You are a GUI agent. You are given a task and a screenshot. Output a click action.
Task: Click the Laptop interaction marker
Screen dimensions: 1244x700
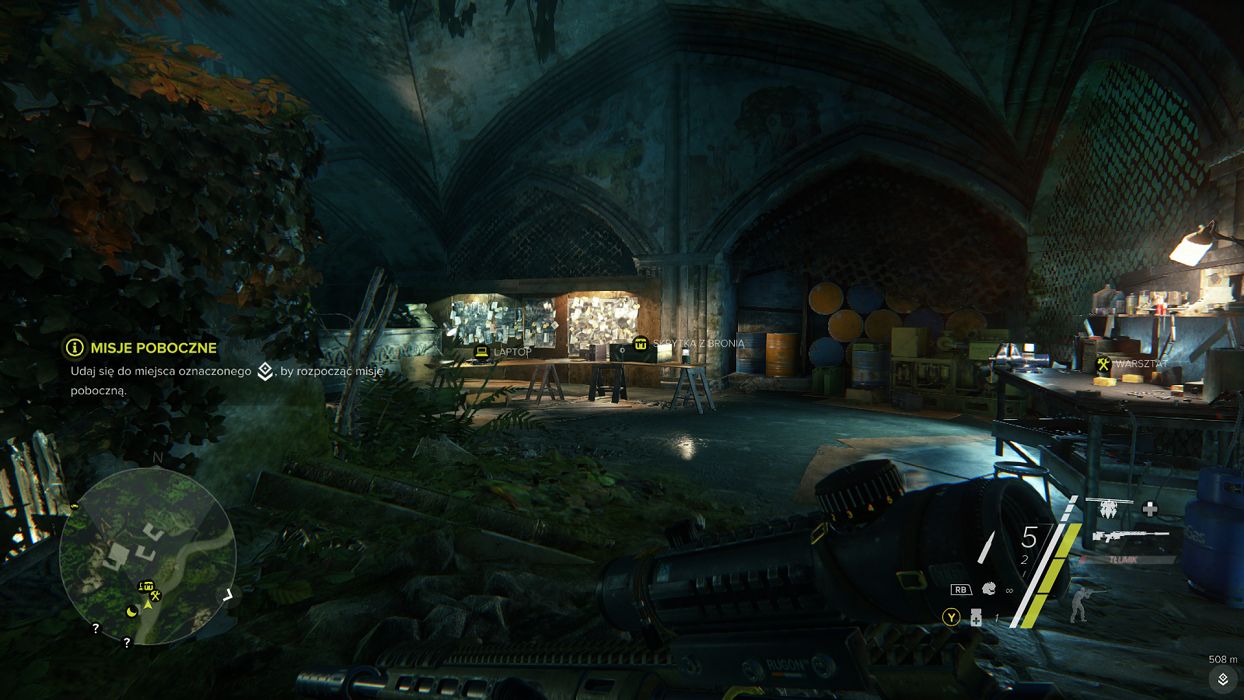point(482,352)
